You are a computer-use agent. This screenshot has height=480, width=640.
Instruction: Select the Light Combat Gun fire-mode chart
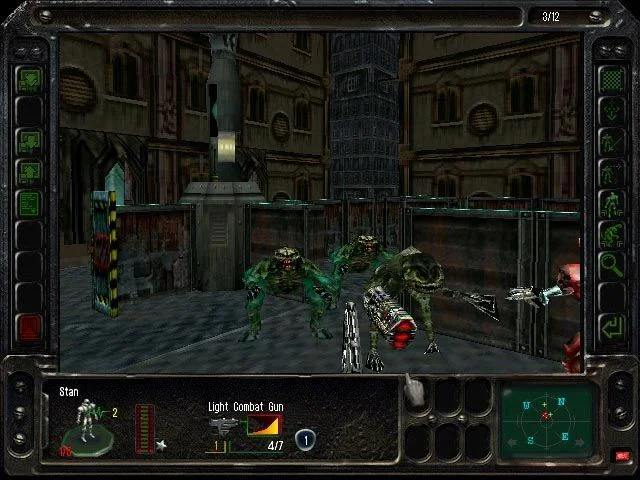tap(263, 427)
